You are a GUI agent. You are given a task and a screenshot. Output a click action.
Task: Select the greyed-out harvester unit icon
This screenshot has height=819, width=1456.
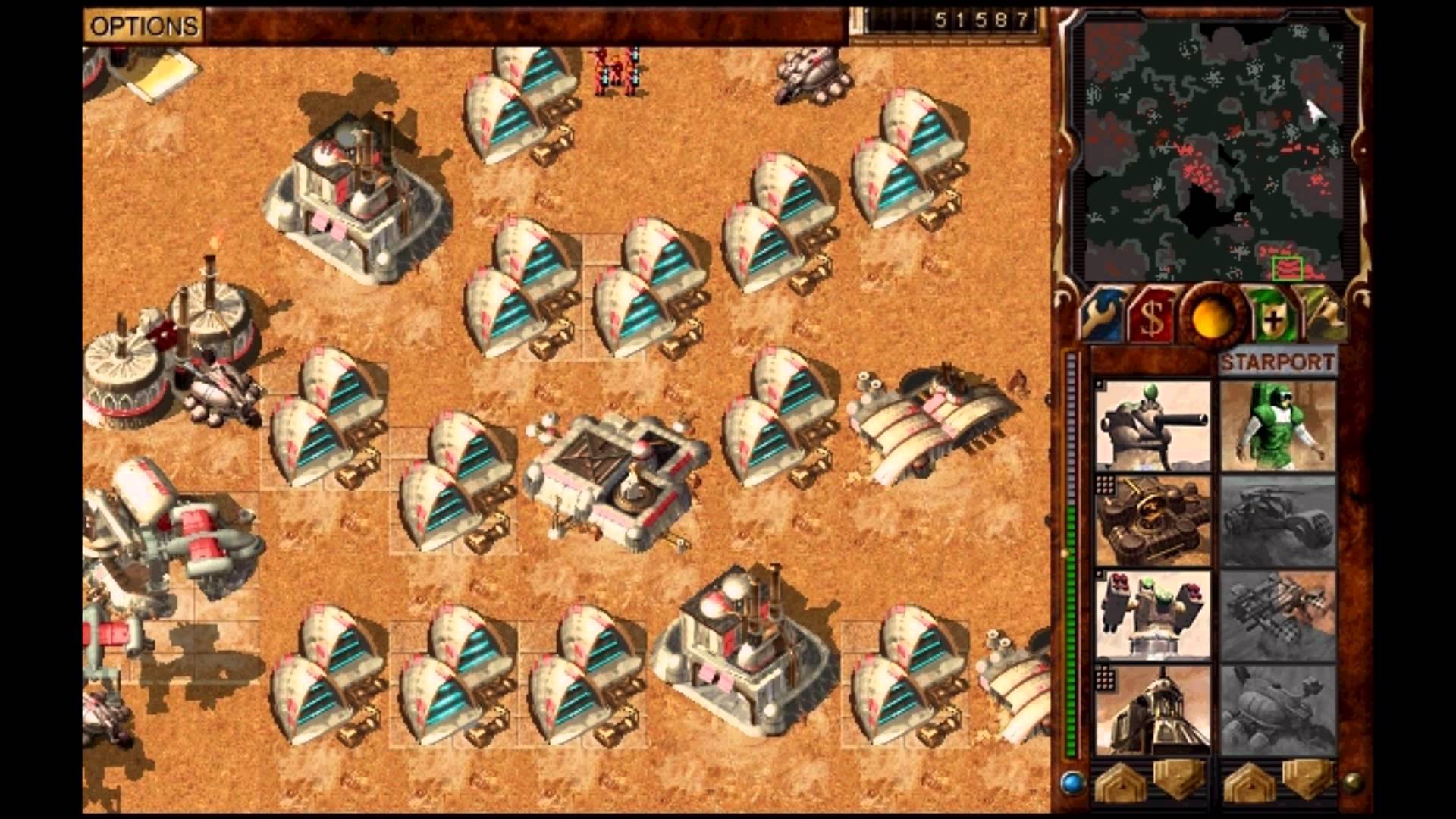1278,711
